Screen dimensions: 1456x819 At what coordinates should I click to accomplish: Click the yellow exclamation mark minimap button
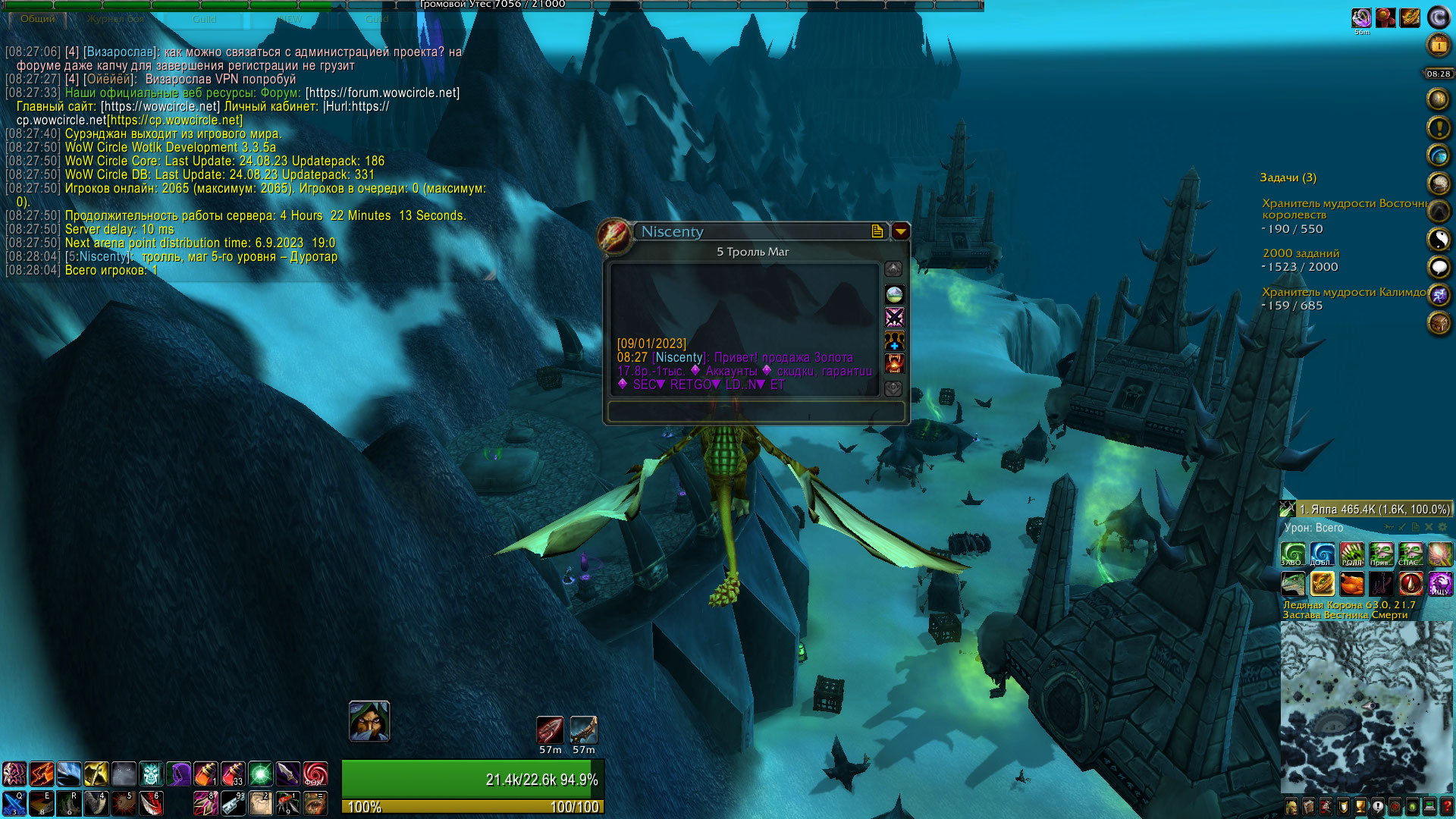(1439, 127)
